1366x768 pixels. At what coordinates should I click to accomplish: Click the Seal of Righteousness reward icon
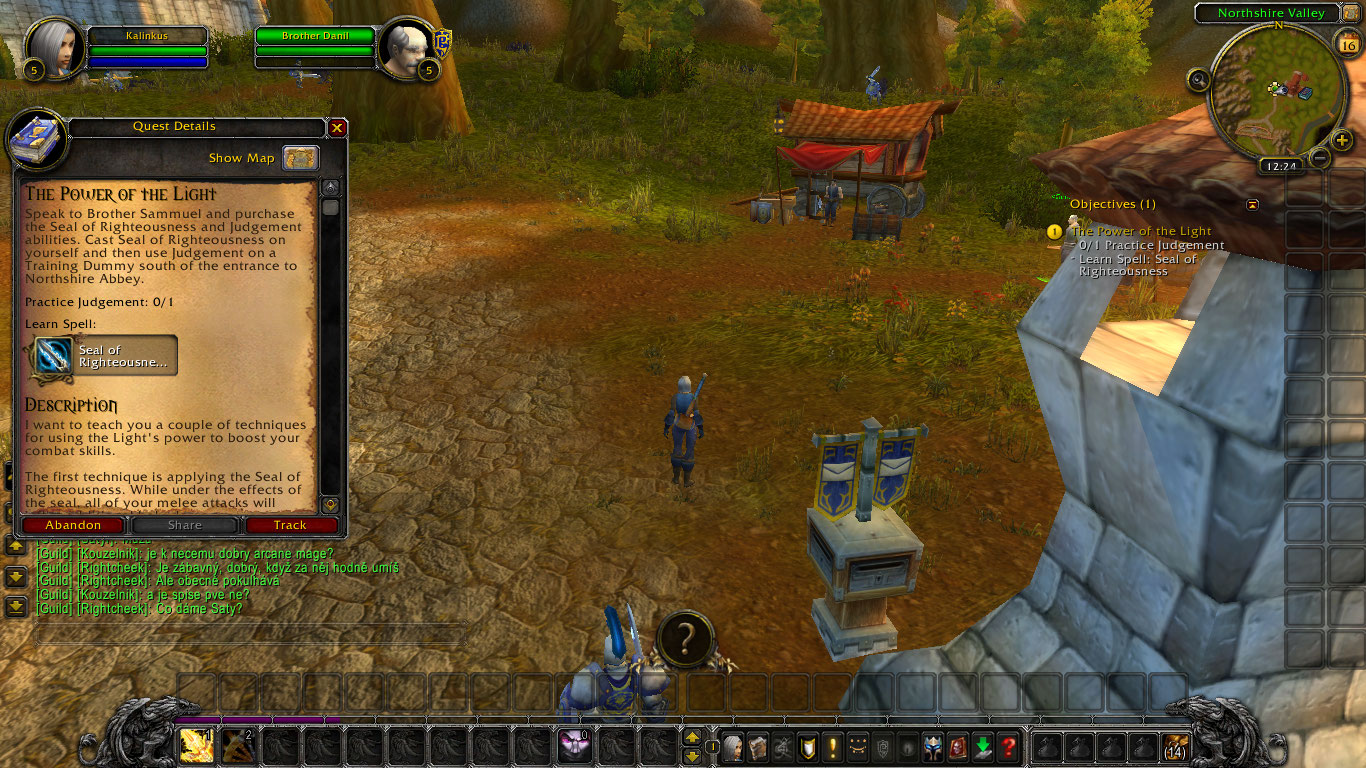coord(55,356)
